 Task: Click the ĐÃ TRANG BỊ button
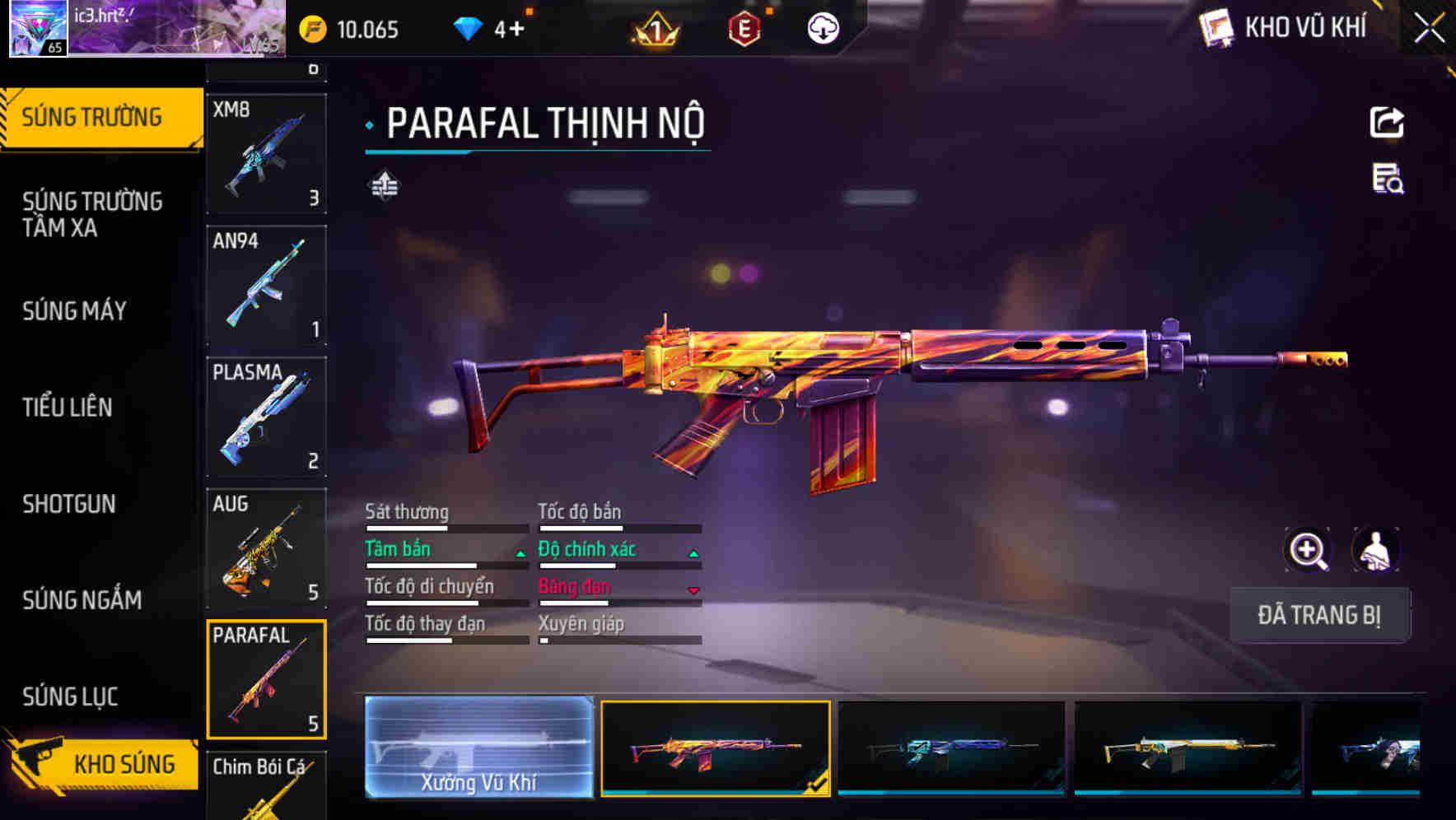pos(1319,615)
